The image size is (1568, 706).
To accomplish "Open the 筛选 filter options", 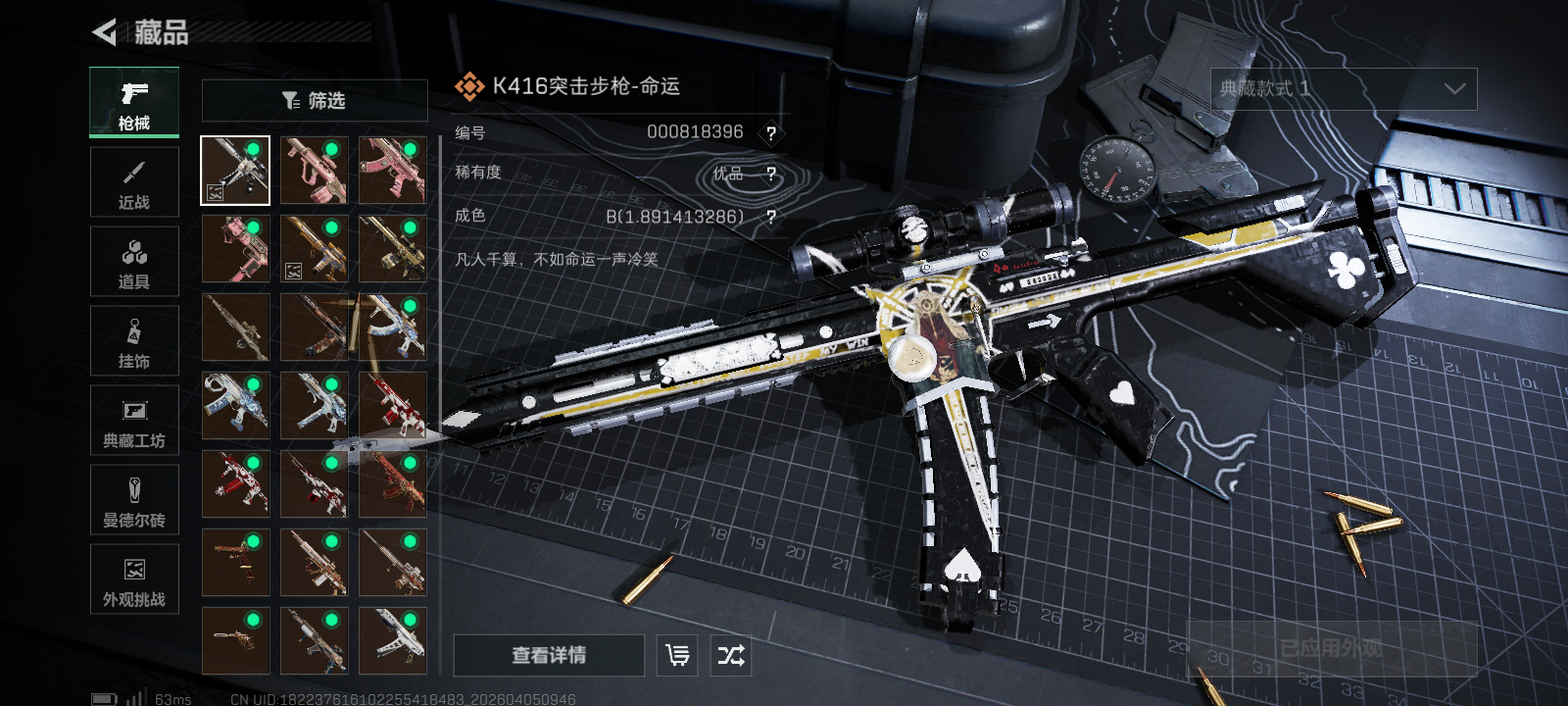I will tap(315, 100).
